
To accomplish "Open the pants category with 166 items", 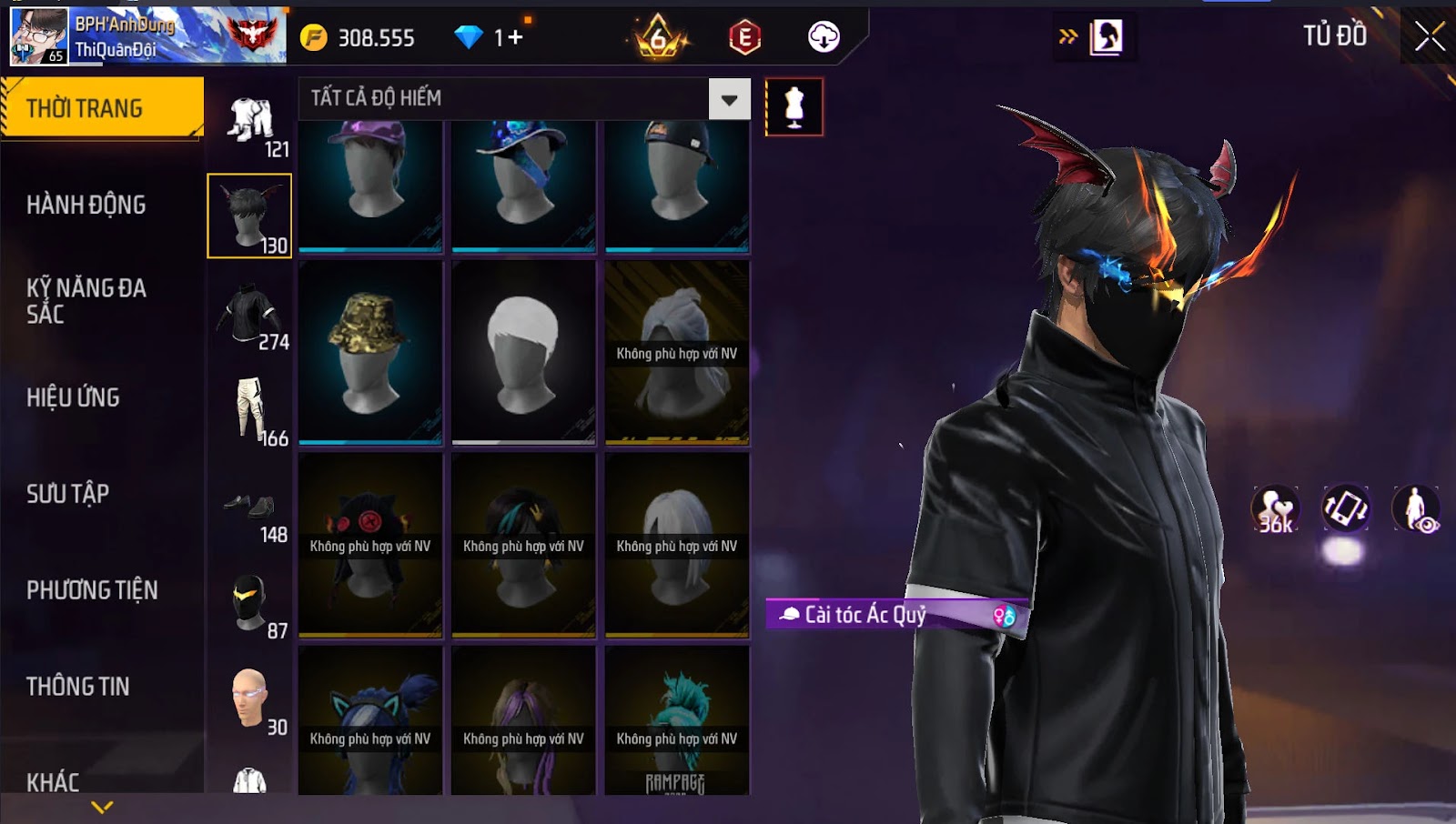I will [250, 412].
